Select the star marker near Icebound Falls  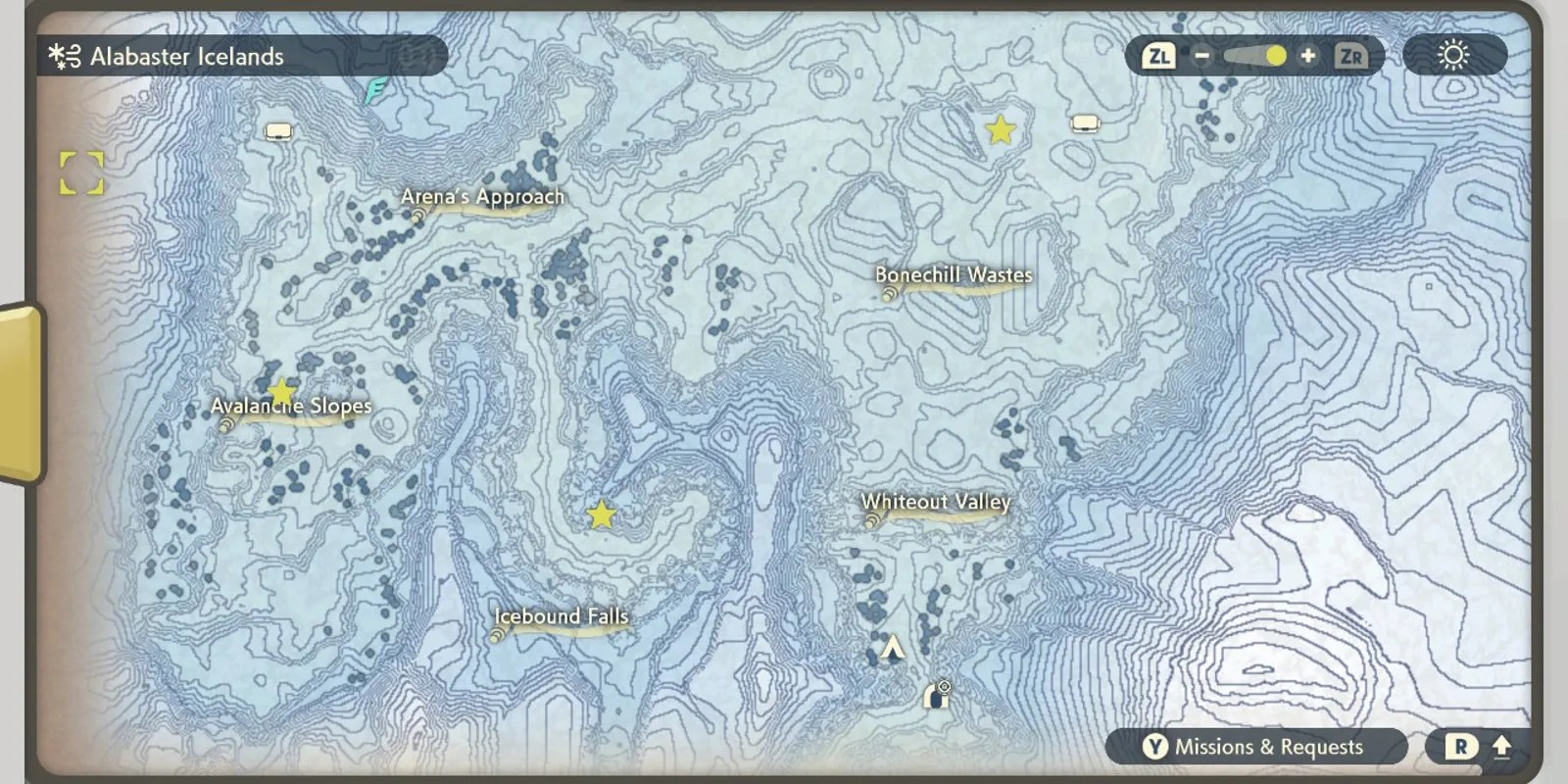pos(601,512)
